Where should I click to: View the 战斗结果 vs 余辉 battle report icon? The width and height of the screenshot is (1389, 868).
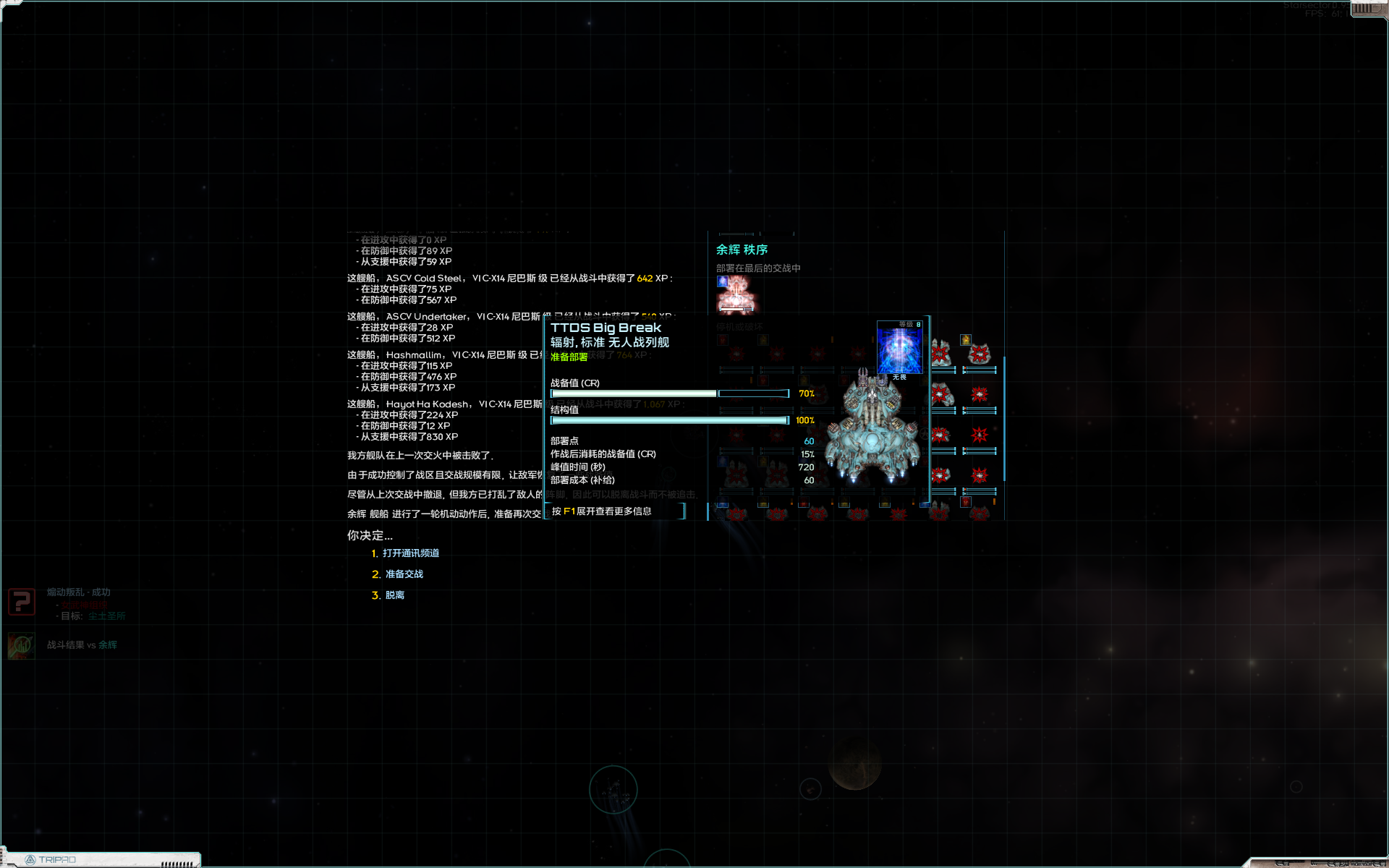(21, 646)
